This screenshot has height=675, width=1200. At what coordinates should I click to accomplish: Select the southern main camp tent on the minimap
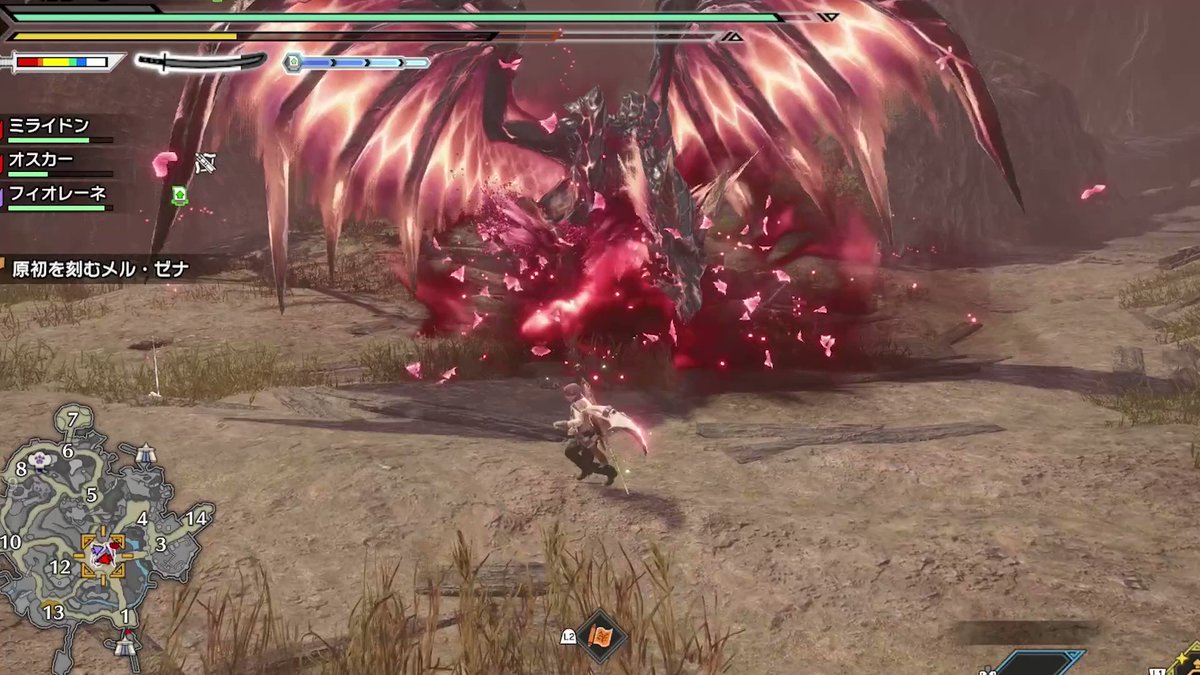coord(124,646)
